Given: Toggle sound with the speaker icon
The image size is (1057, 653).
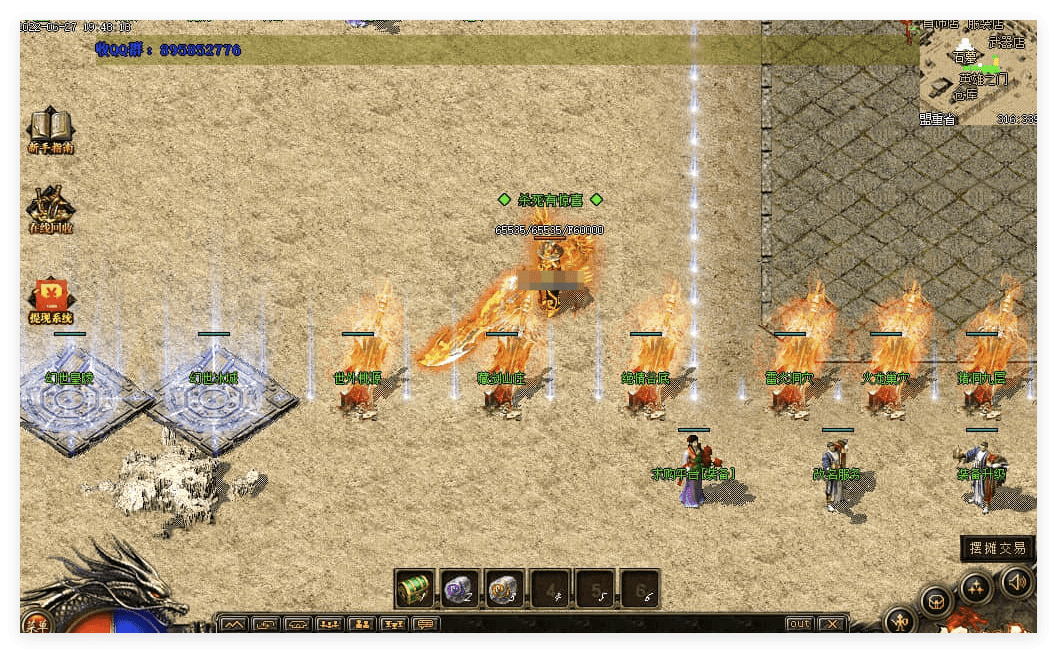Looking at the screenshot, I should click(x=1016, y=580).
